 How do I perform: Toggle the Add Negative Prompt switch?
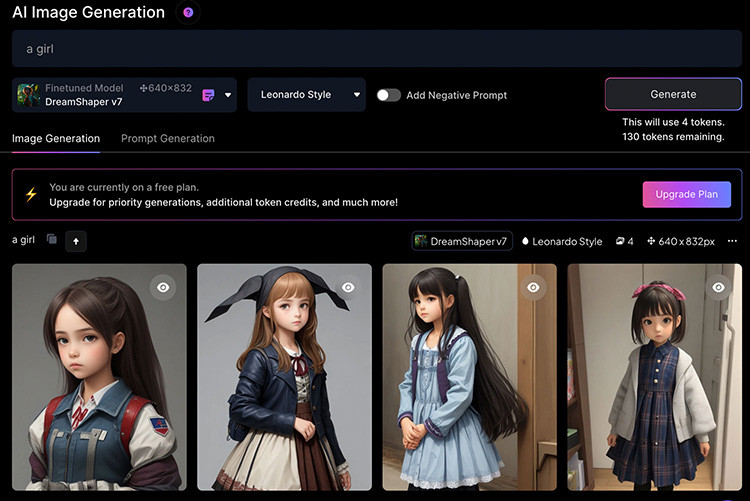point(388,95)
